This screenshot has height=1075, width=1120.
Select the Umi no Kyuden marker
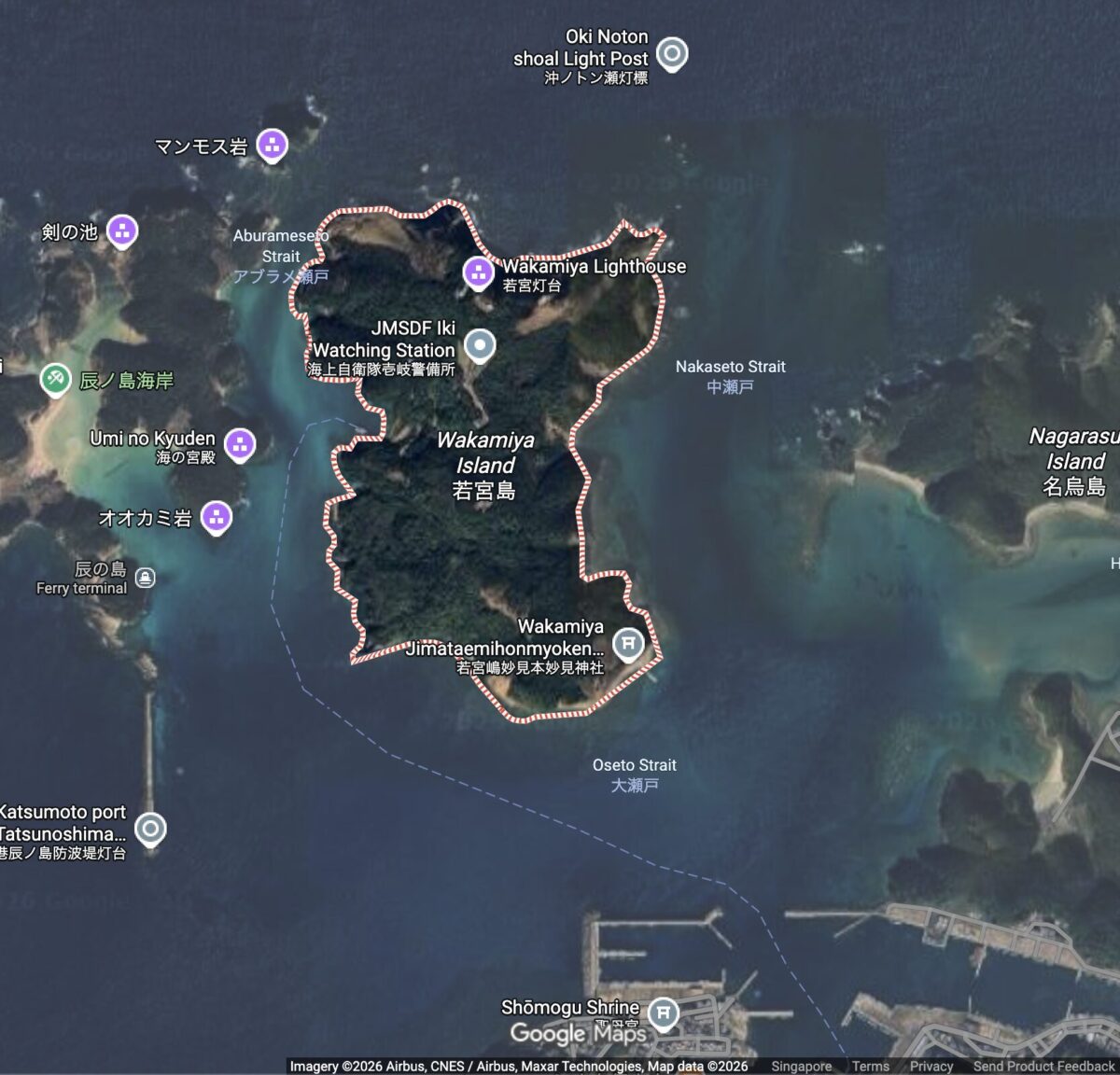(240, 444)
